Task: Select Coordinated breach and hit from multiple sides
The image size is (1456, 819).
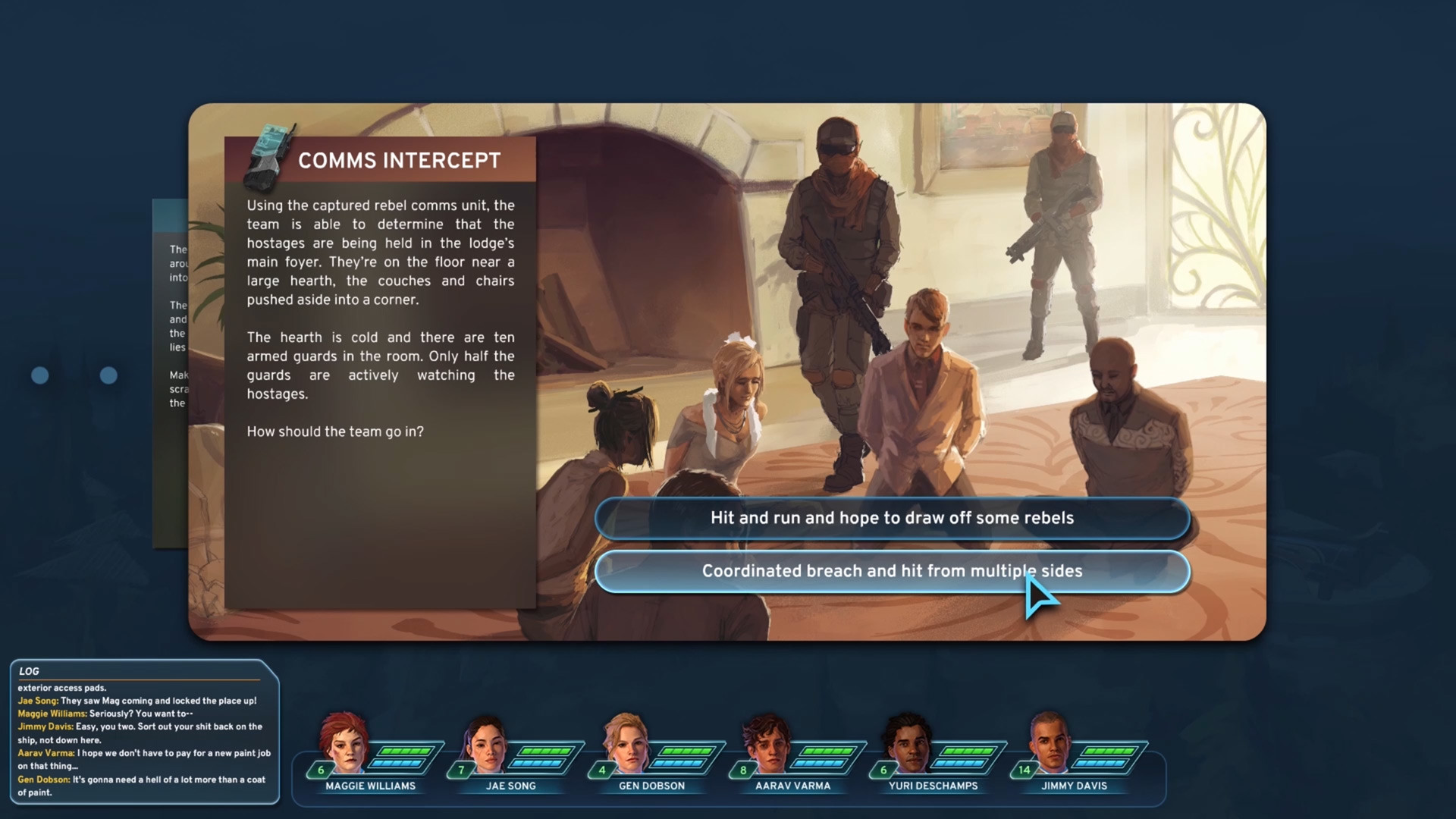Action: tap(892, 571)
